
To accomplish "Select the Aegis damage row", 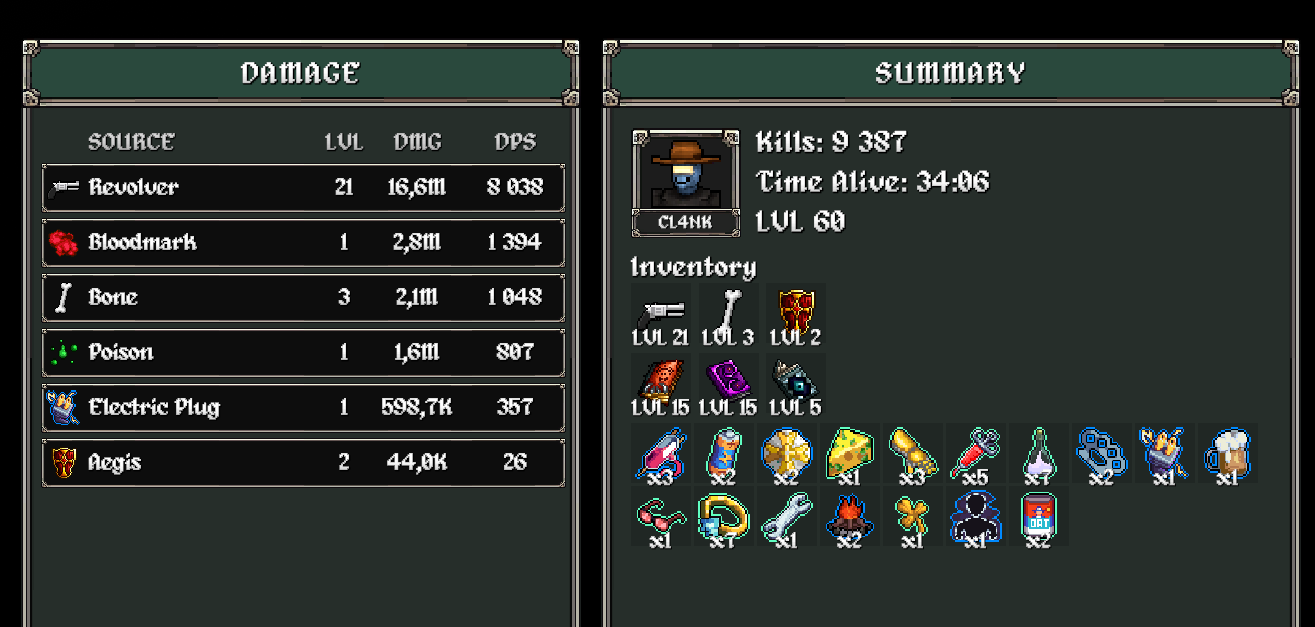I will point(303,462).
